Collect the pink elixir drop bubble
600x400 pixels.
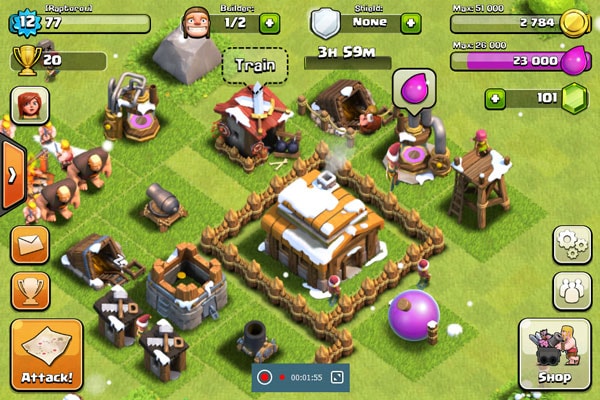point(413,88)
